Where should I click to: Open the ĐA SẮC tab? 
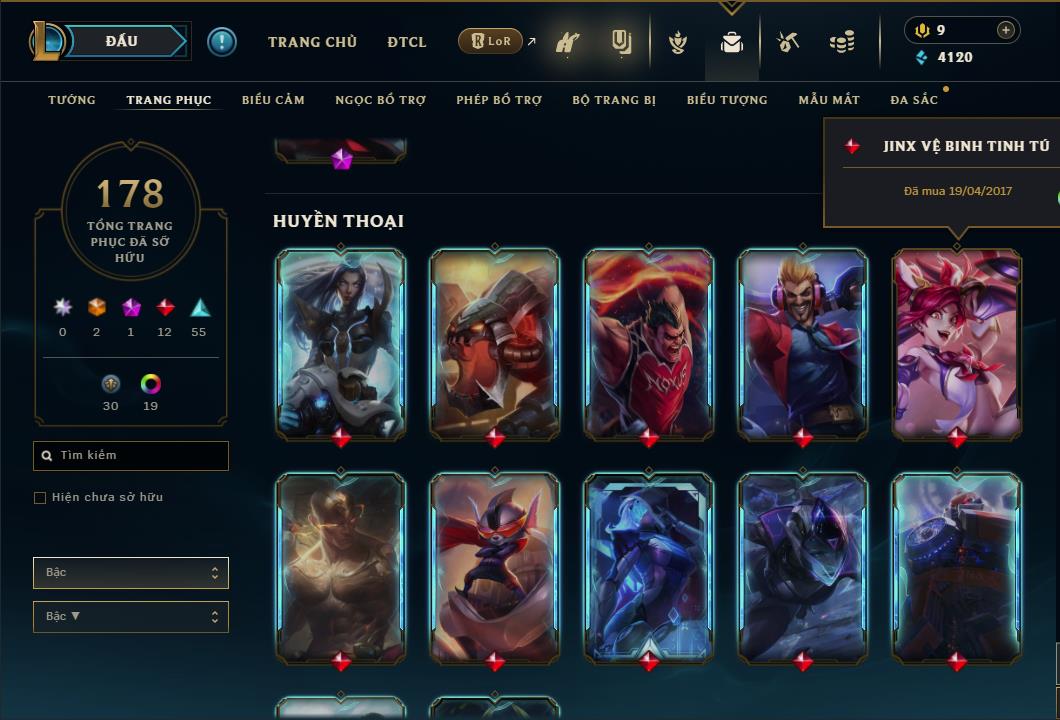pyautogui.click(x=914, y=100)
